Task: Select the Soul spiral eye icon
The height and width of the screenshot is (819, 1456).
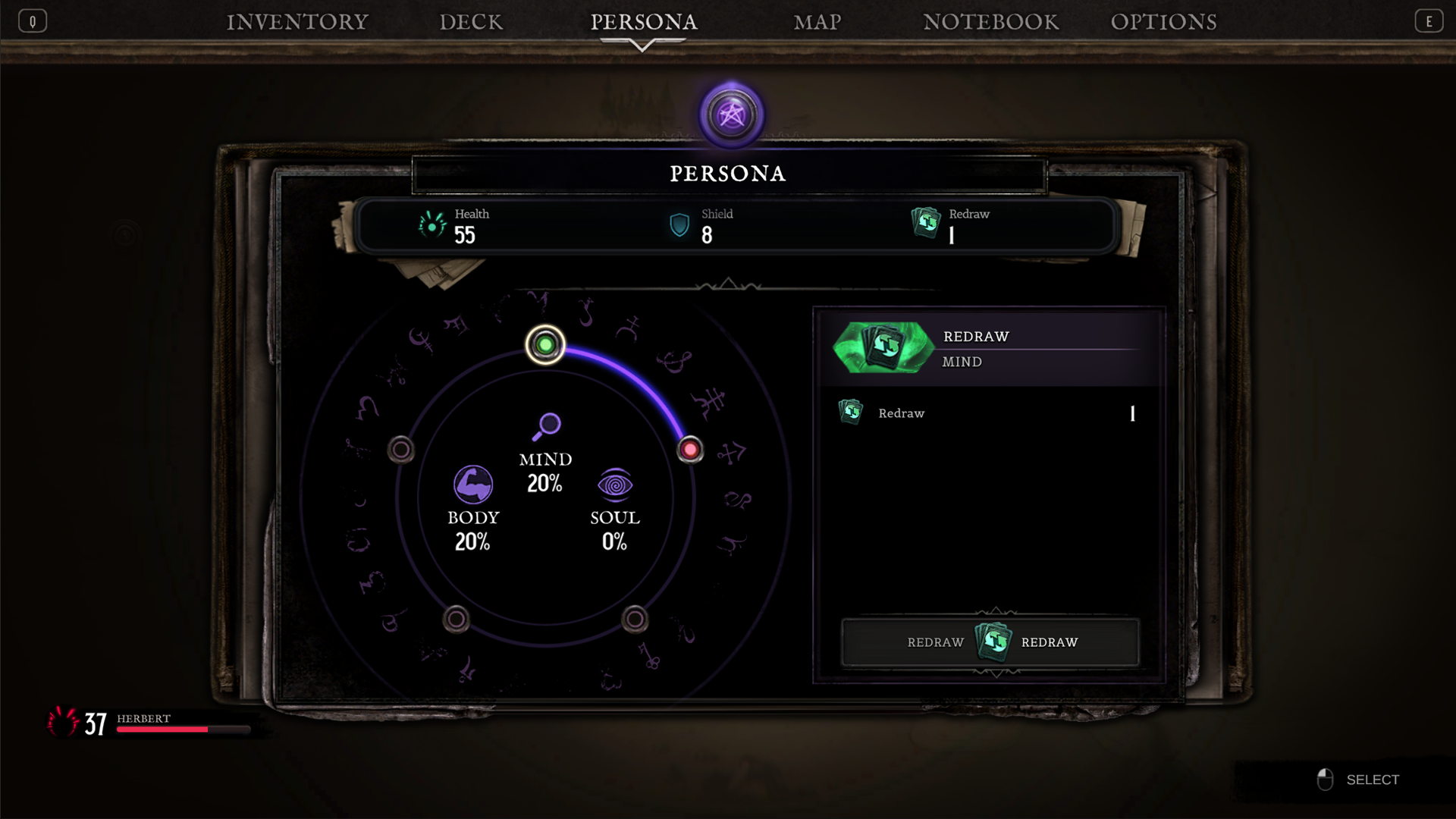Action: (615, 485)
